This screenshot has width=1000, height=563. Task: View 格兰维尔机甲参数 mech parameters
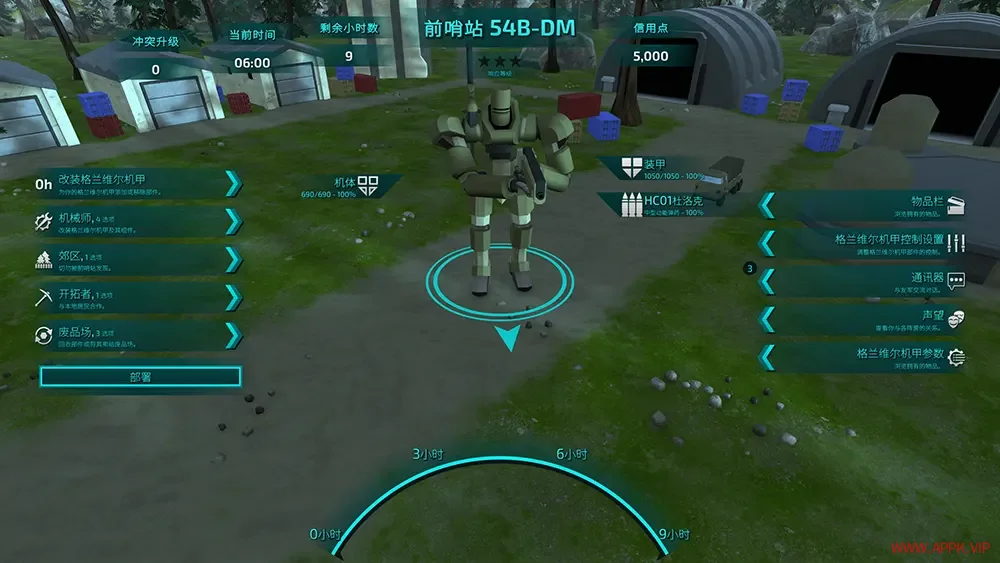coord(865,356)
